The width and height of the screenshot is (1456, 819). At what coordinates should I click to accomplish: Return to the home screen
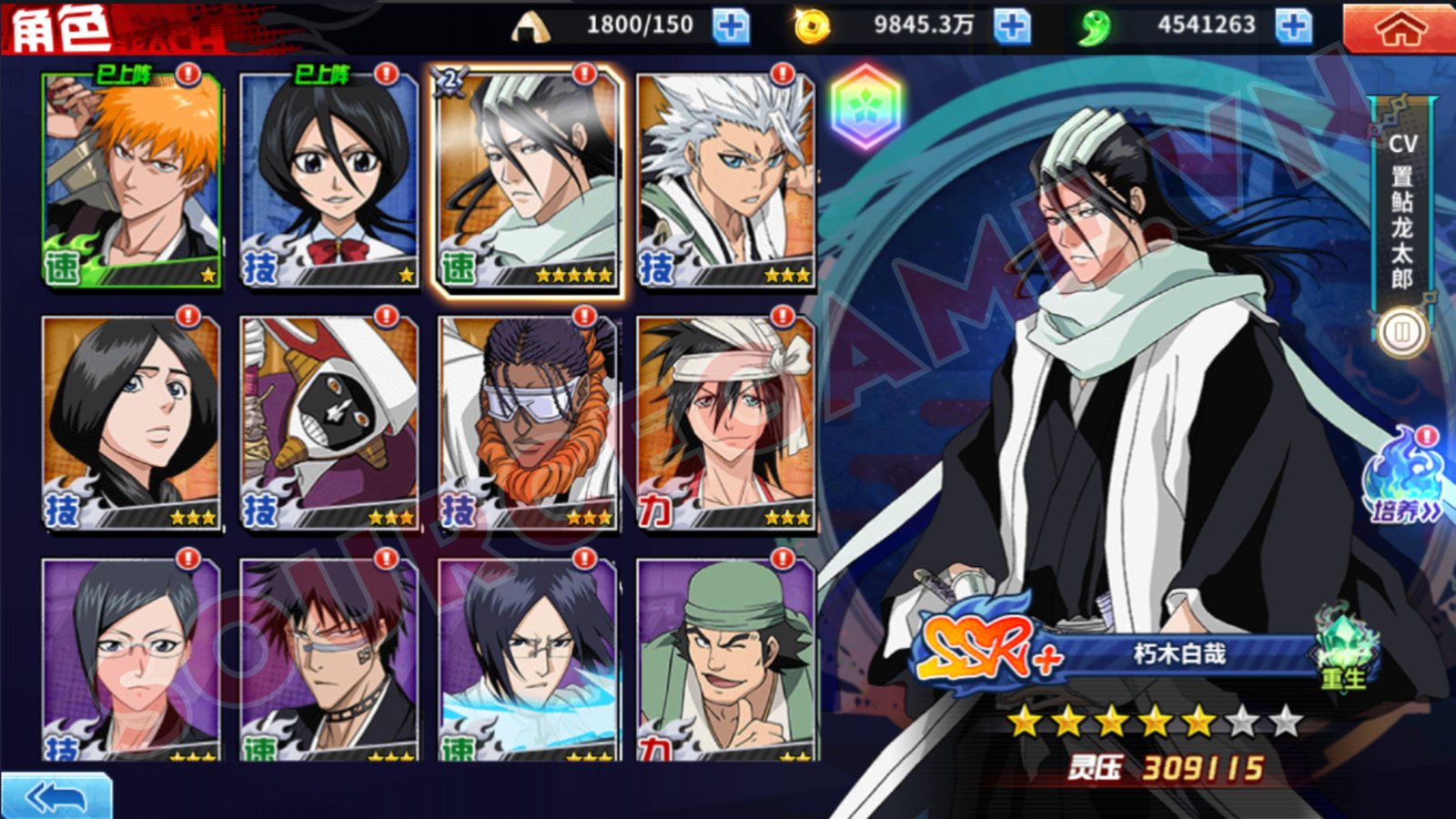click(1400, 29)
